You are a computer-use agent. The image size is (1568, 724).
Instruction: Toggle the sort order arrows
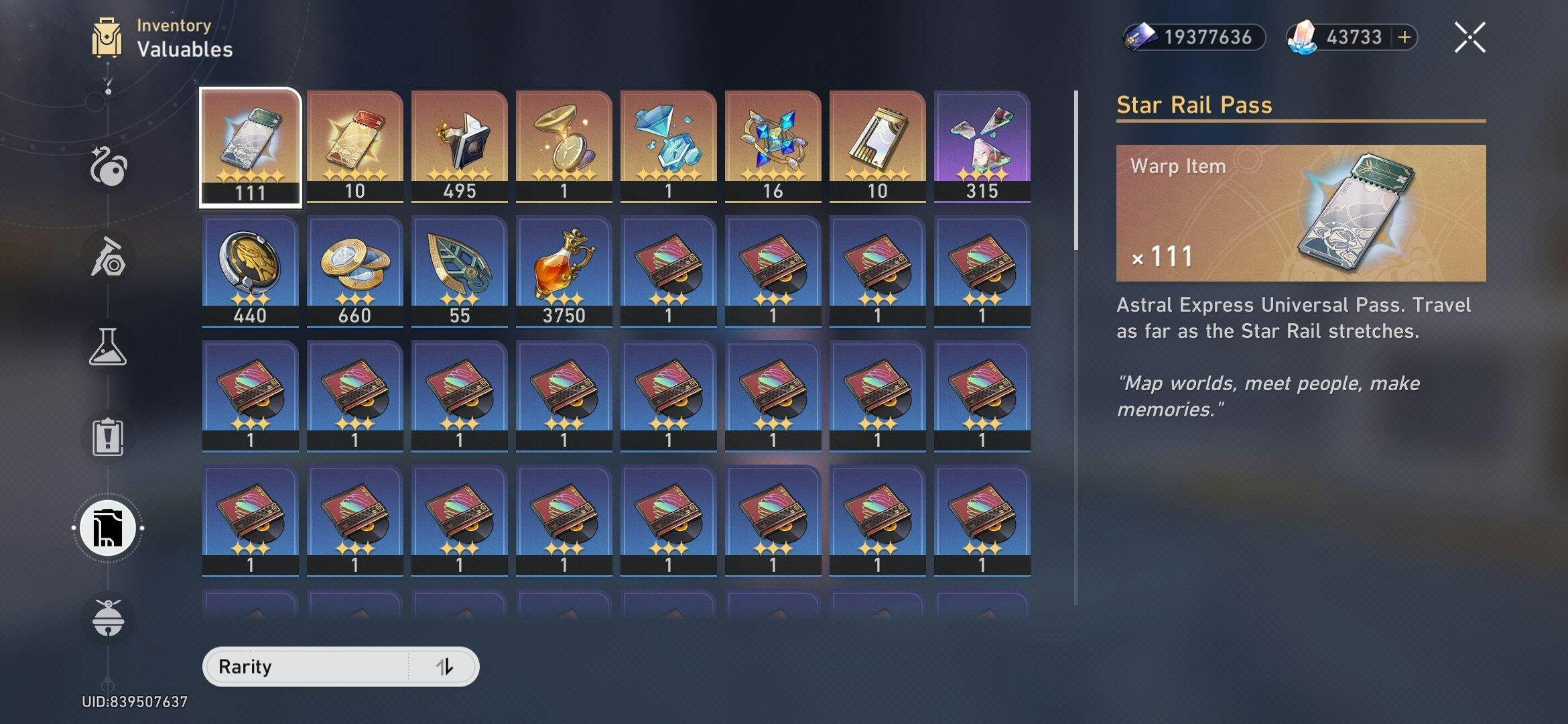pos(444,666)
